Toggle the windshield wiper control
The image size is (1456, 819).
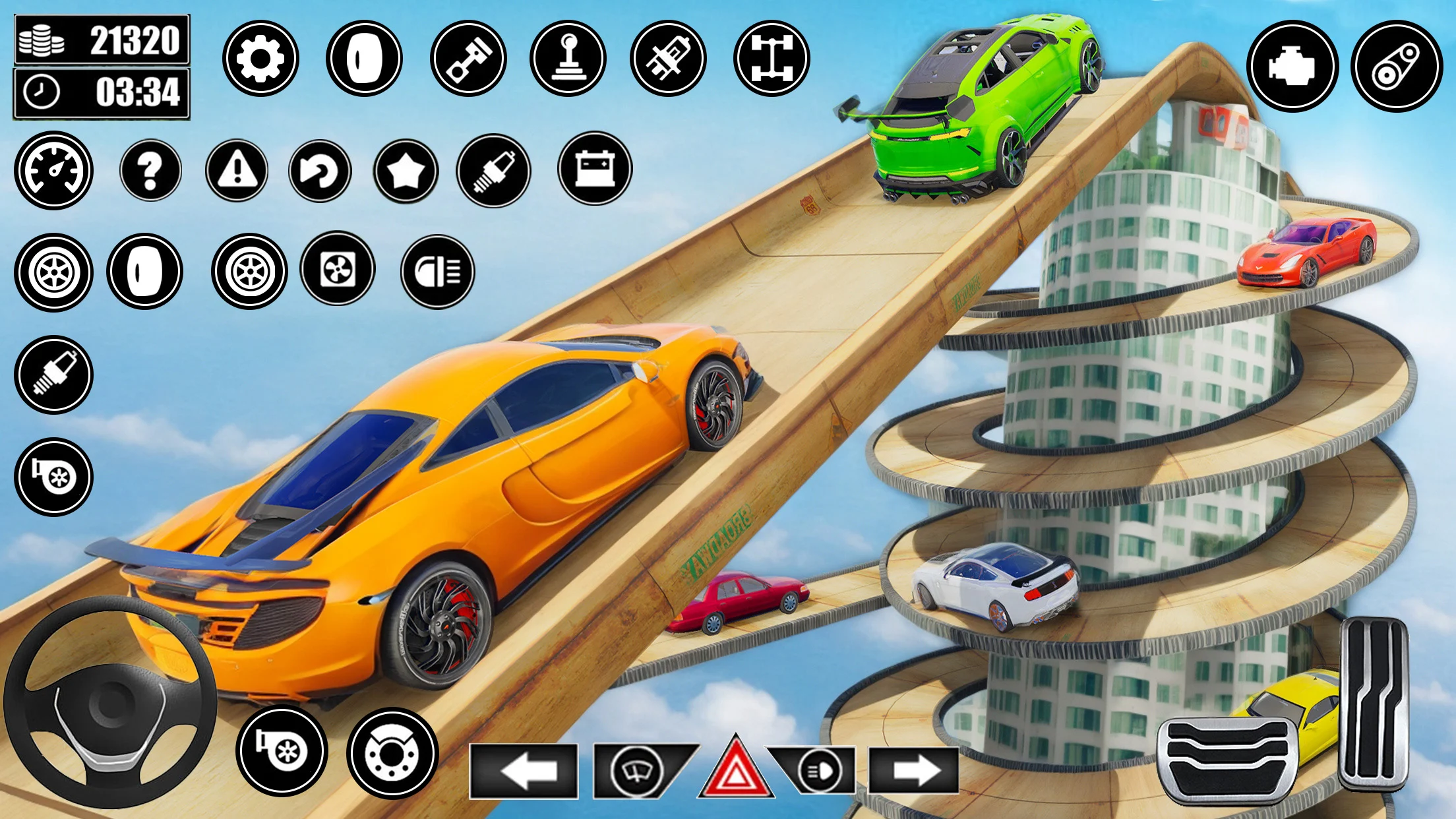[x=638, y=771]
